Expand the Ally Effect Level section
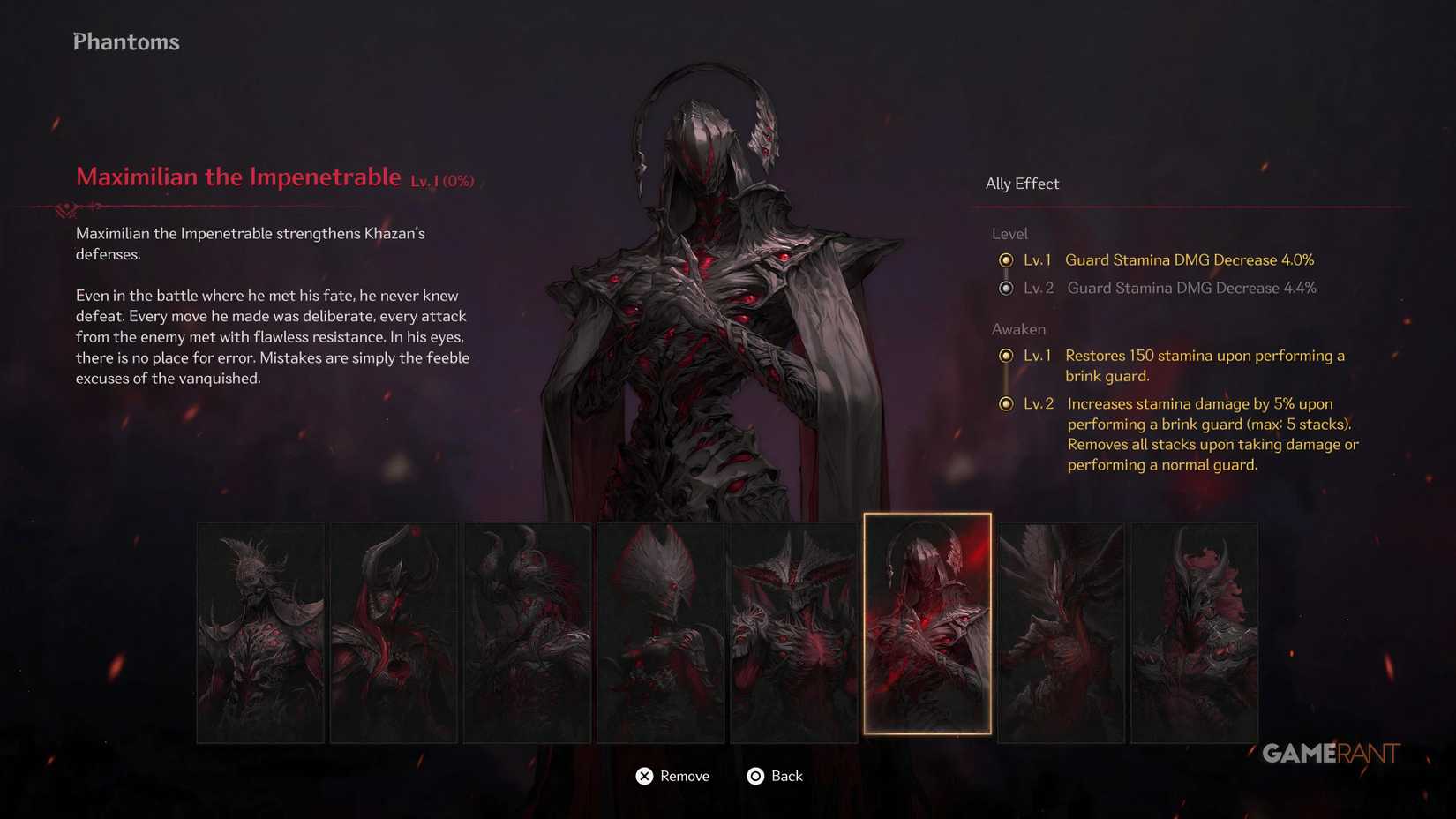 click(1009, 233)
